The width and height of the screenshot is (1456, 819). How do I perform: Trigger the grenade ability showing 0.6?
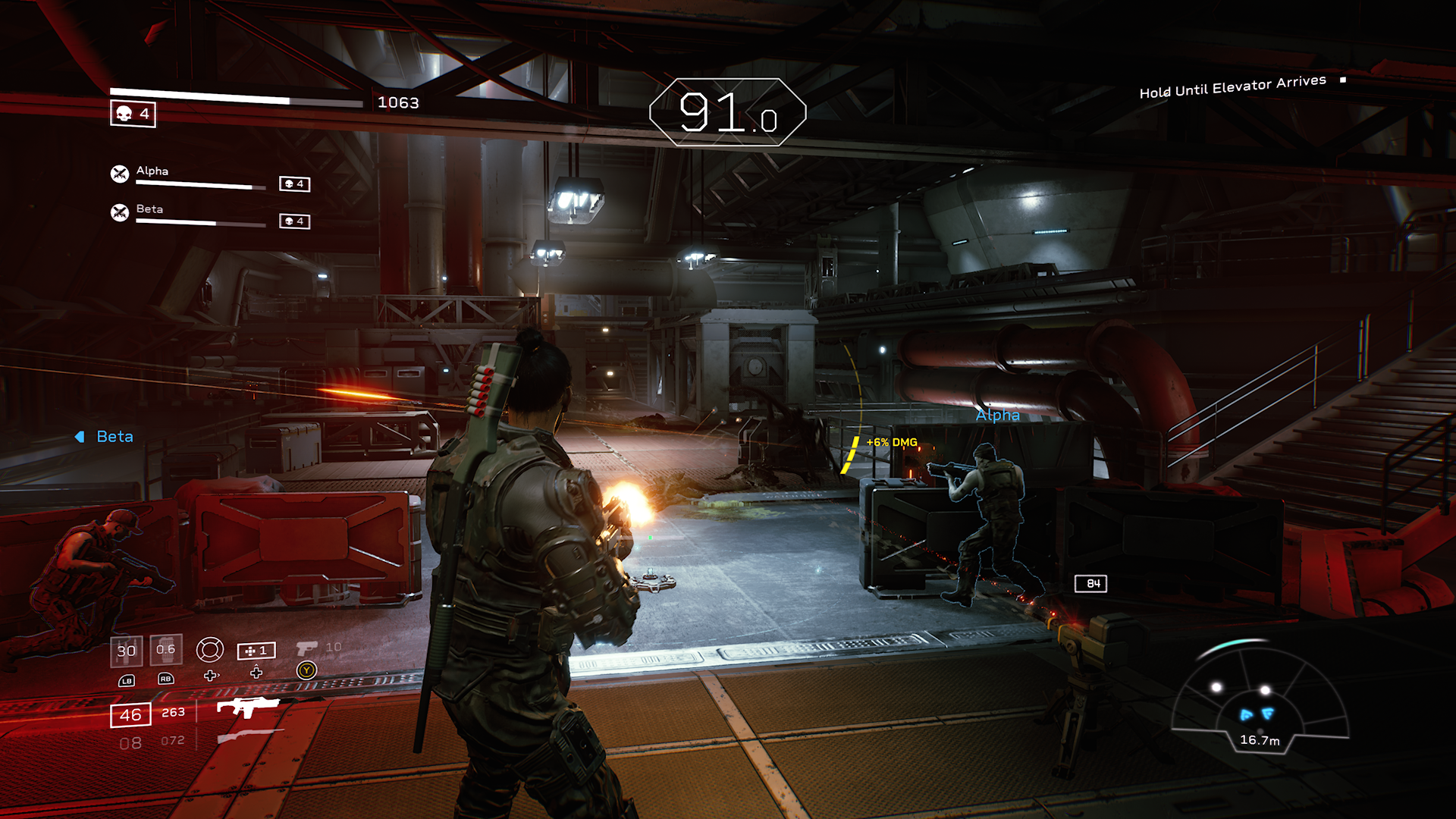click(165, 650)
